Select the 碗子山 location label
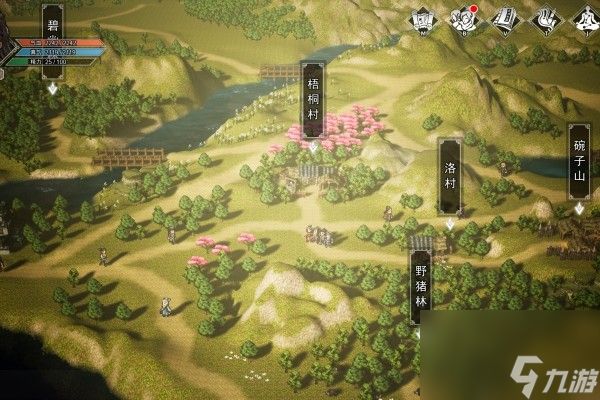 [580, 164]
